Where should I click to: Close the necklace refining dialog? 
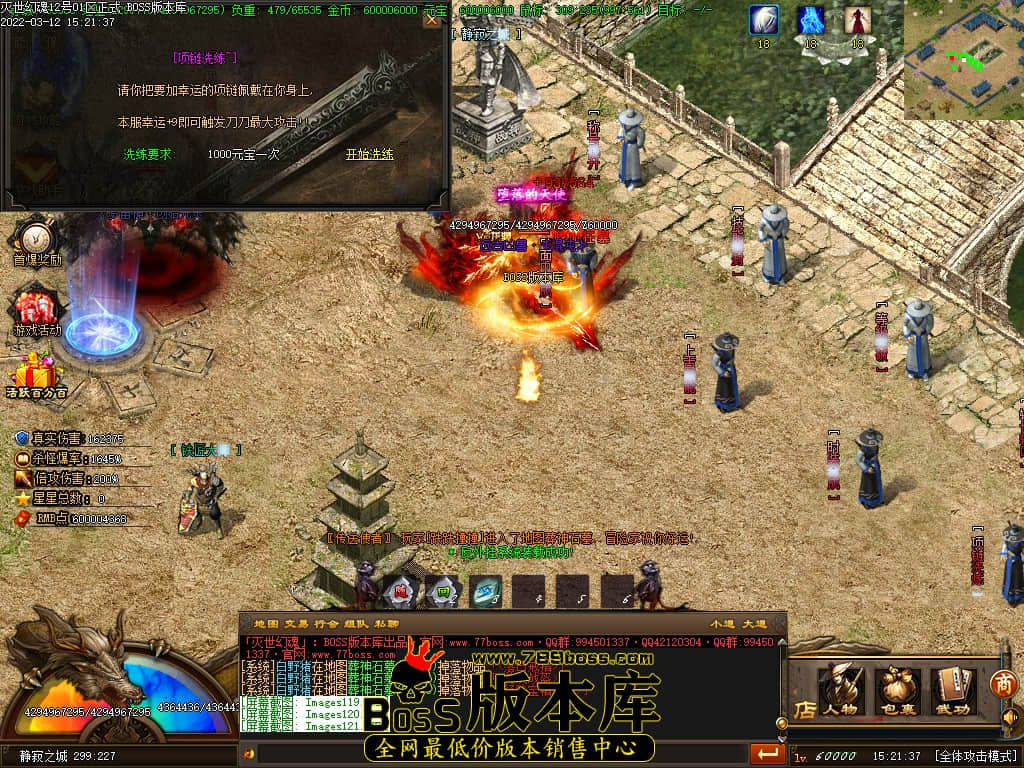431,19
